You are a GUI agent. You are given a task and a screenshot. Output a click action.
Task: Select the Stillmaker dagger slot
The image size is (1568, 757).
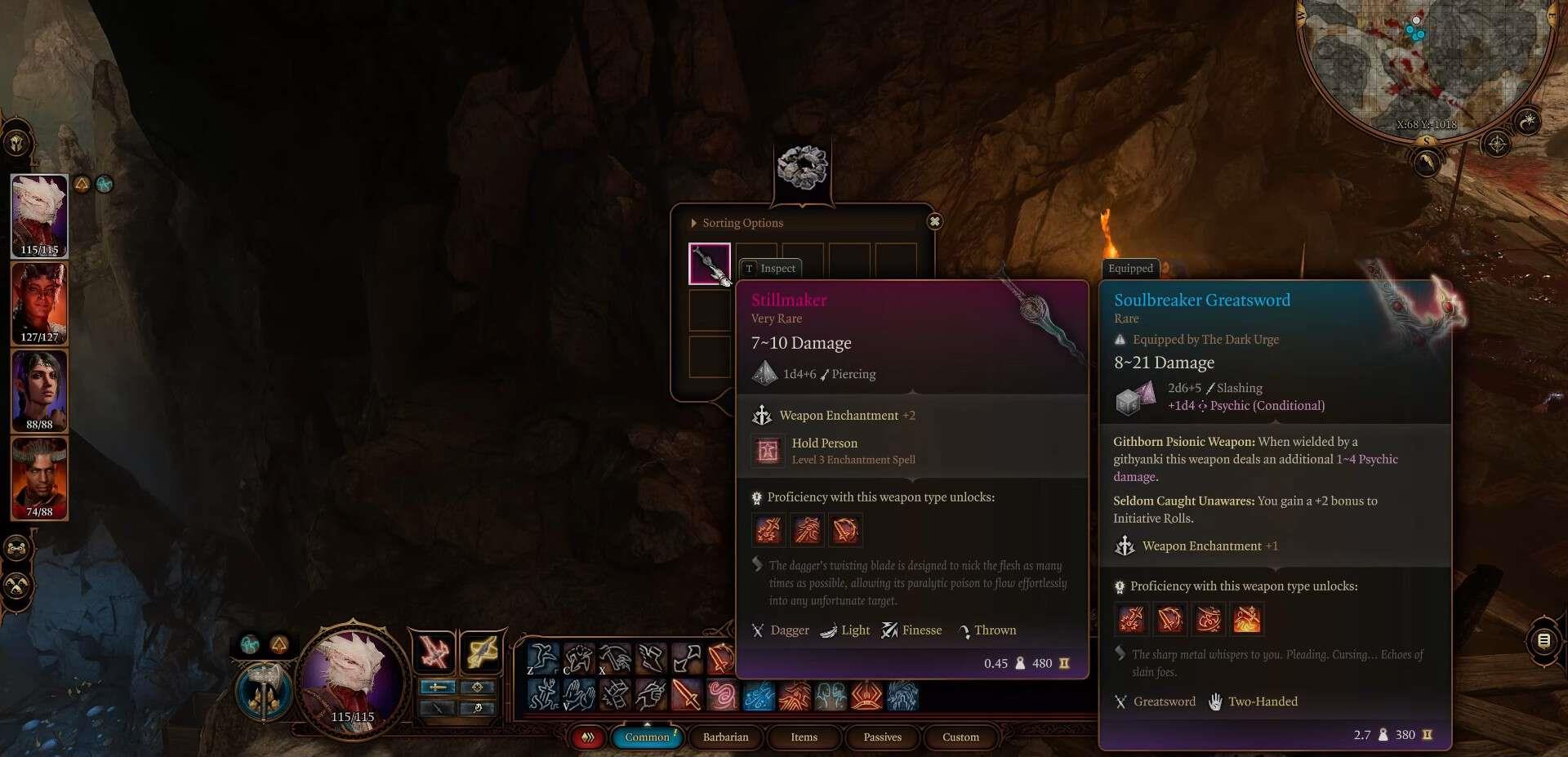709,264
